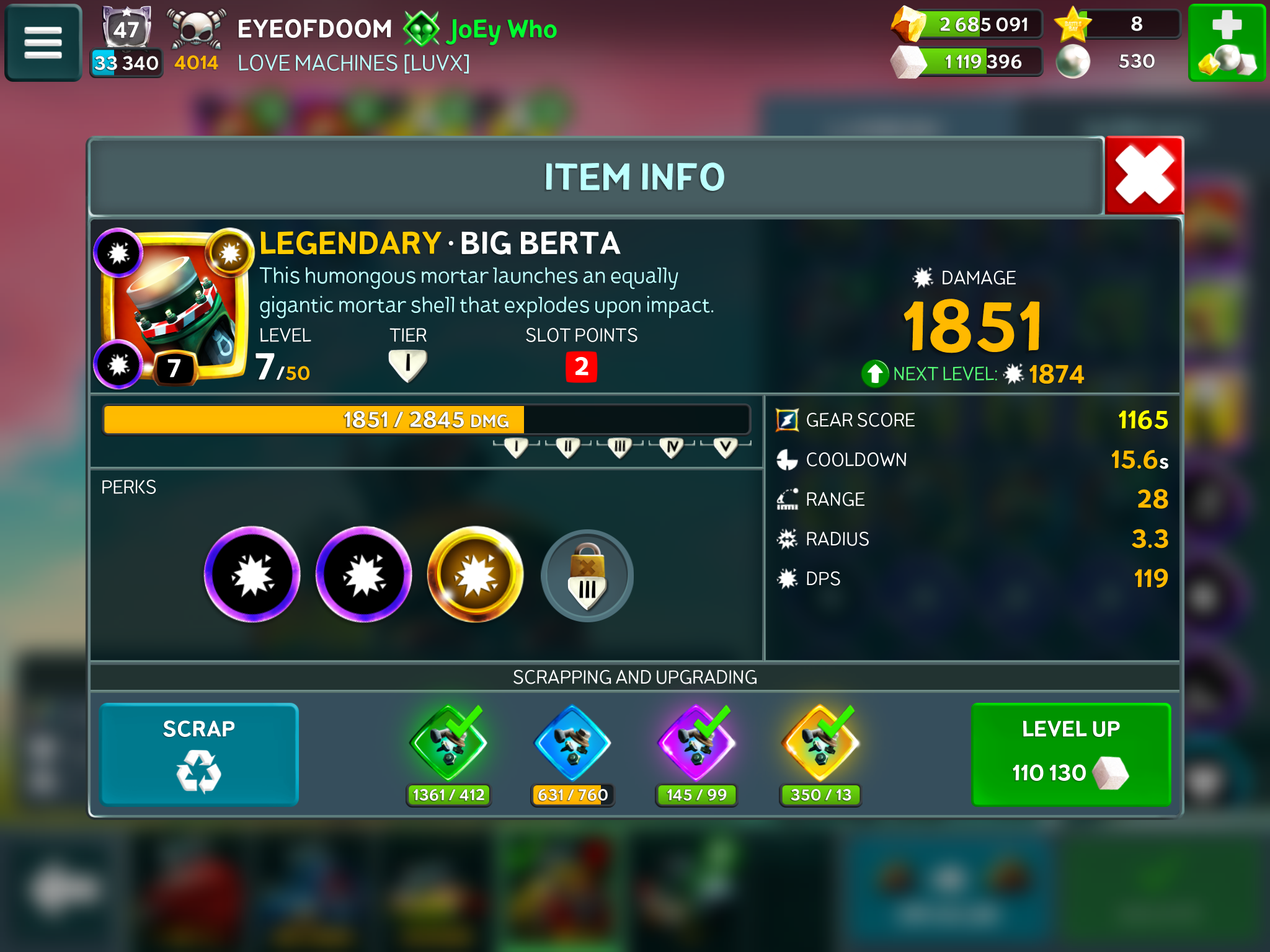View the Love Machines guild name

pos(353,63)
